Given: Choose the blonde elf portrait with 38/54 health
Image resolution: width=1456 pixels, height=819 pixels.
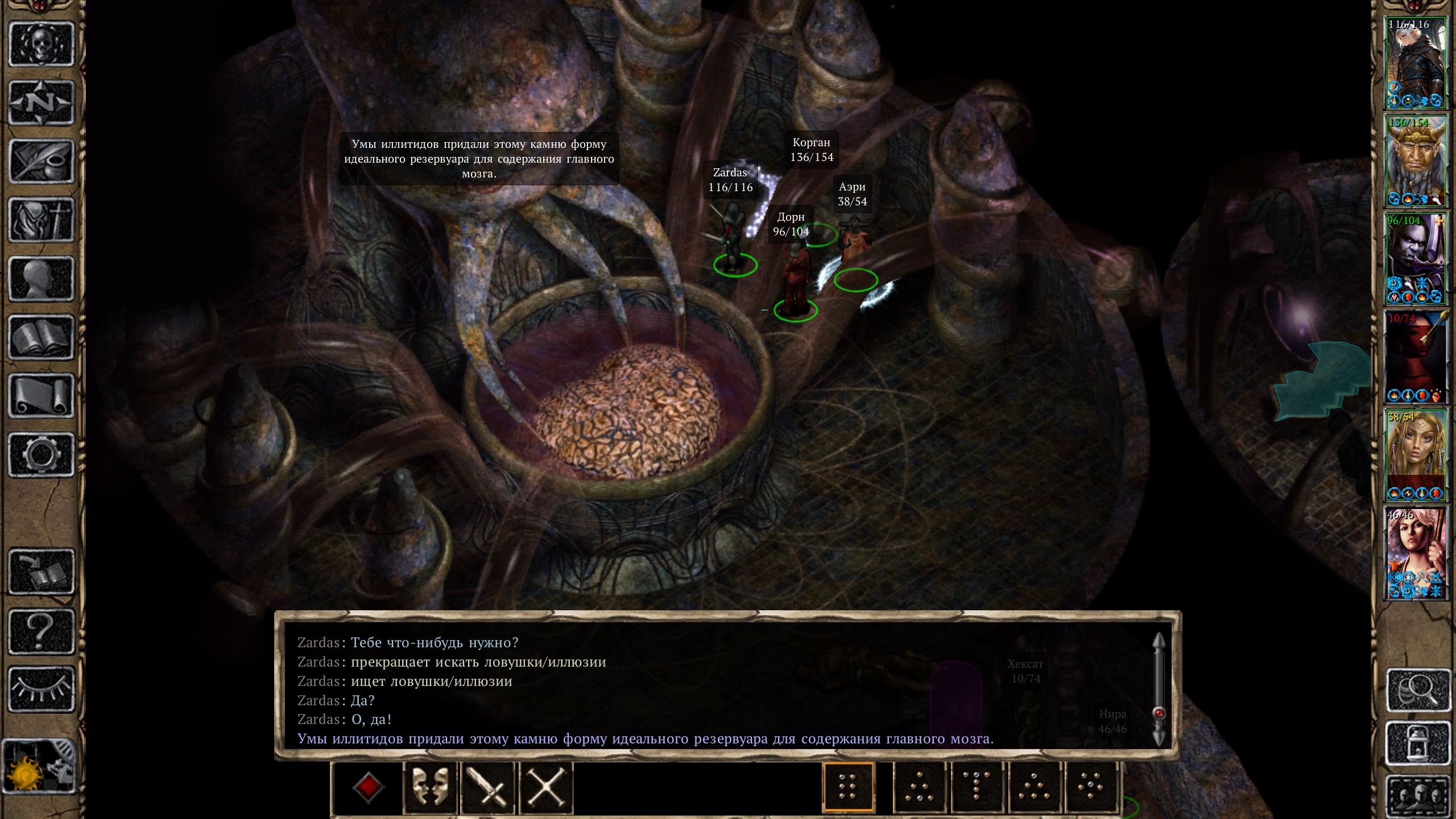Looking at the screenshot, I should pos(1416,455).
